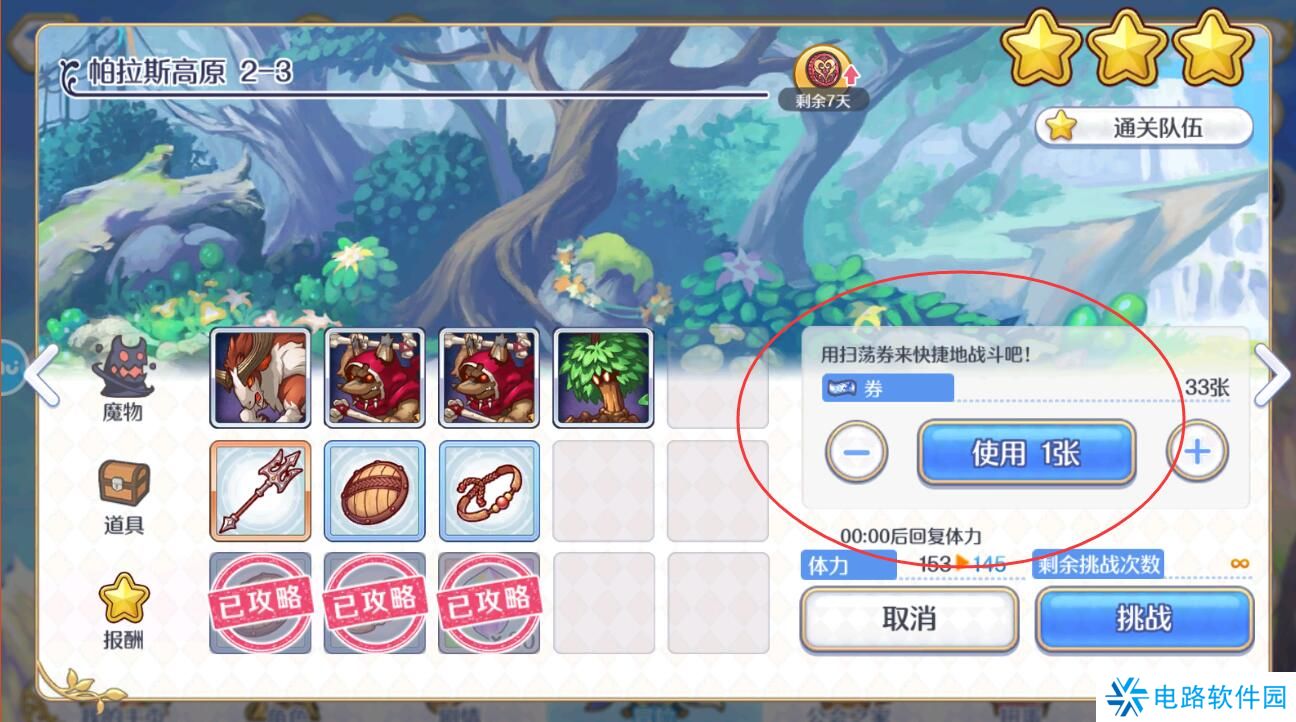The image size is (1296, 722).
Task: Increase sweep count with plus button
Action: pos(1197,450)
